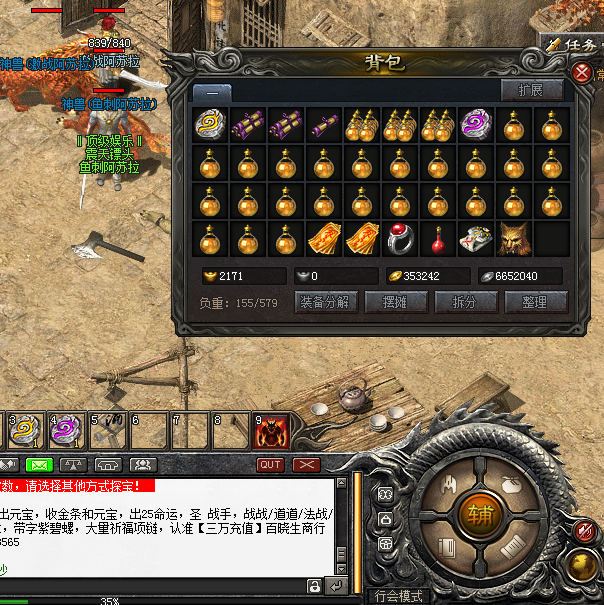Open the 任务 quest panel

pyautogui.click(x=573, y=44)
